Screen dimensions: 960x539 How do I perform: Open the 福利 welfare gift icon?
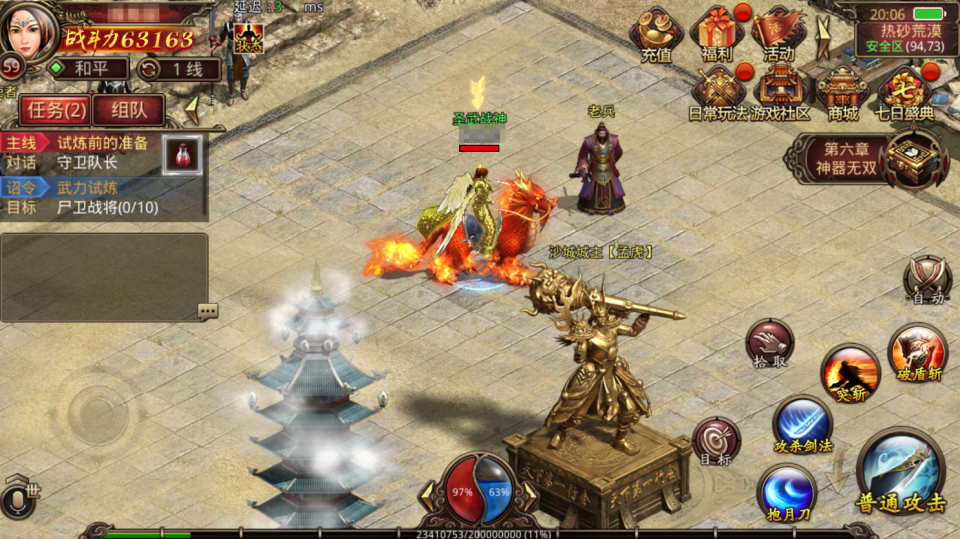click(717, 33)
